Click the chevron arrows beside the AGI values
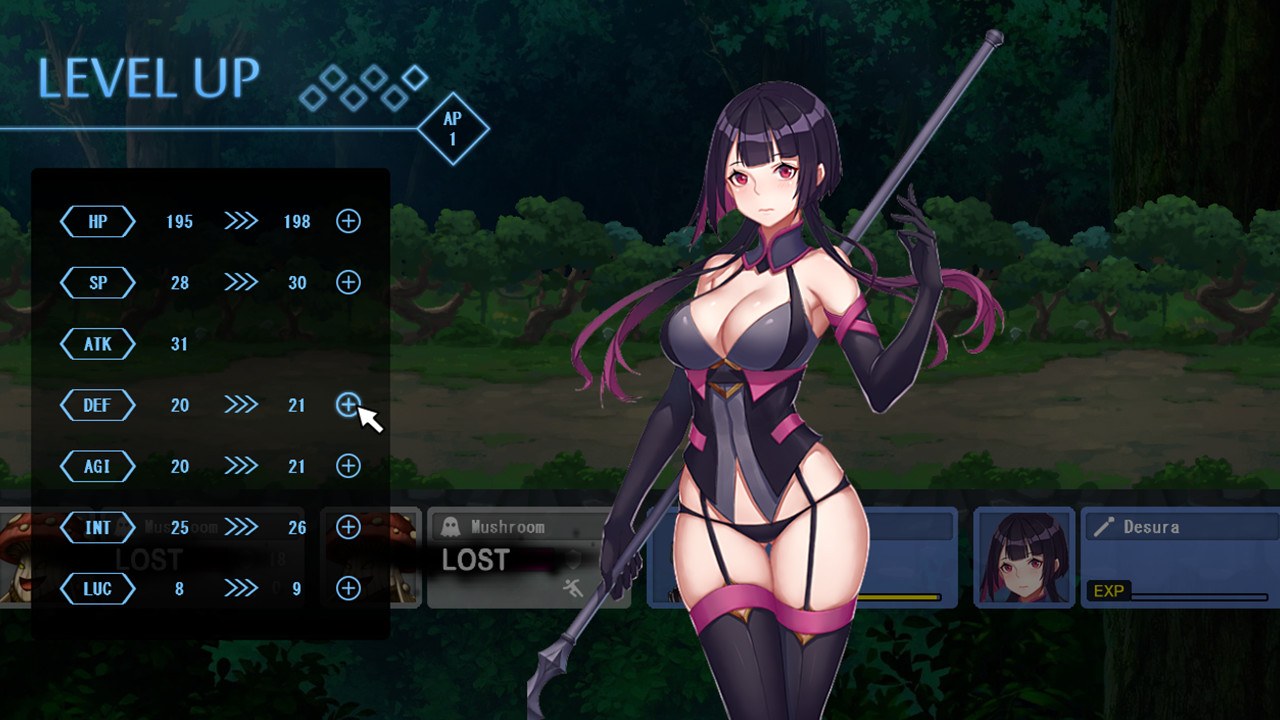Viewport: 1280px width, 720px height. click(x=240, y=466)
